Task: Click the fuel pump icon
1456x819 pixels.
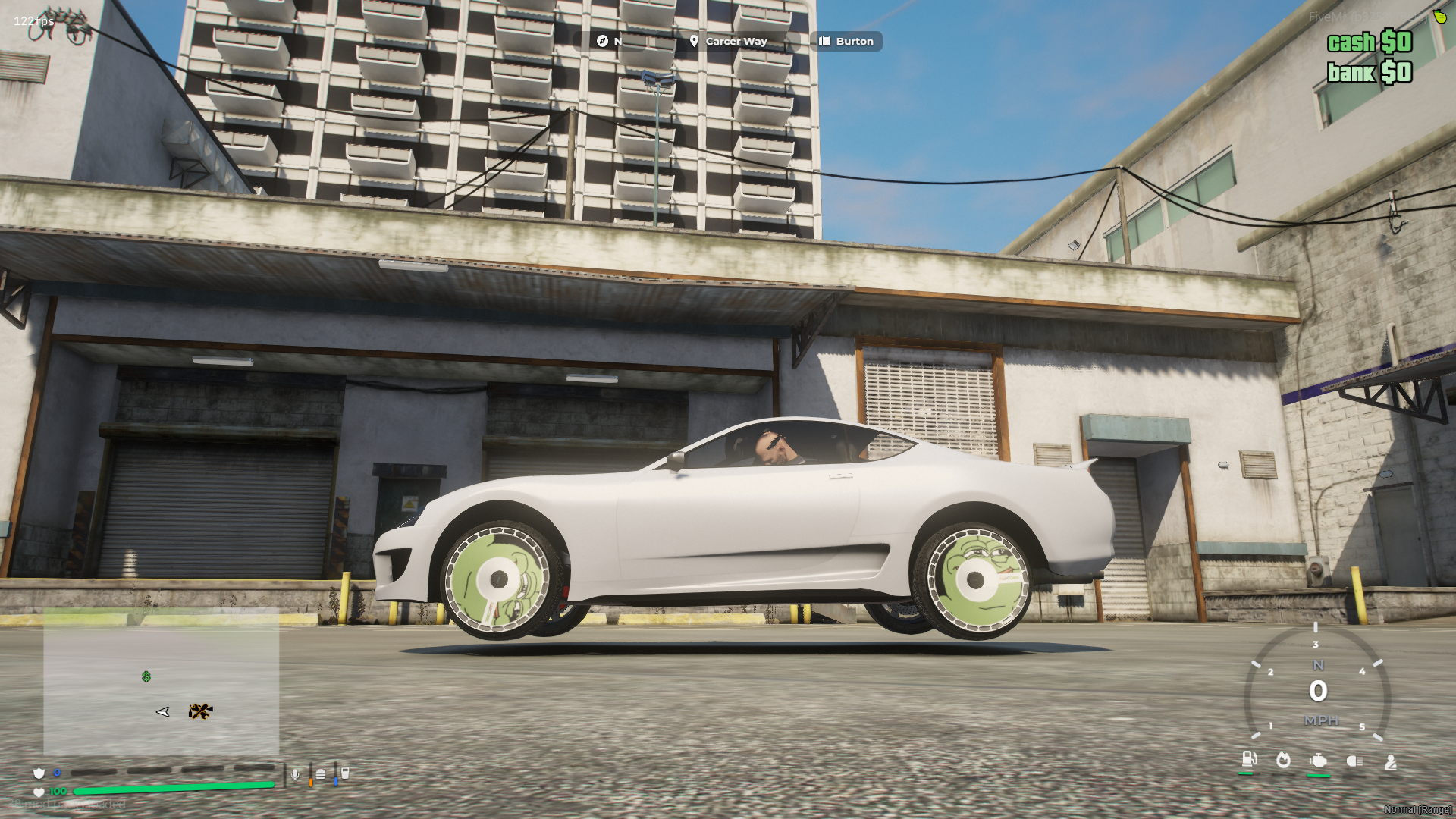Action: click(1248, 759)
